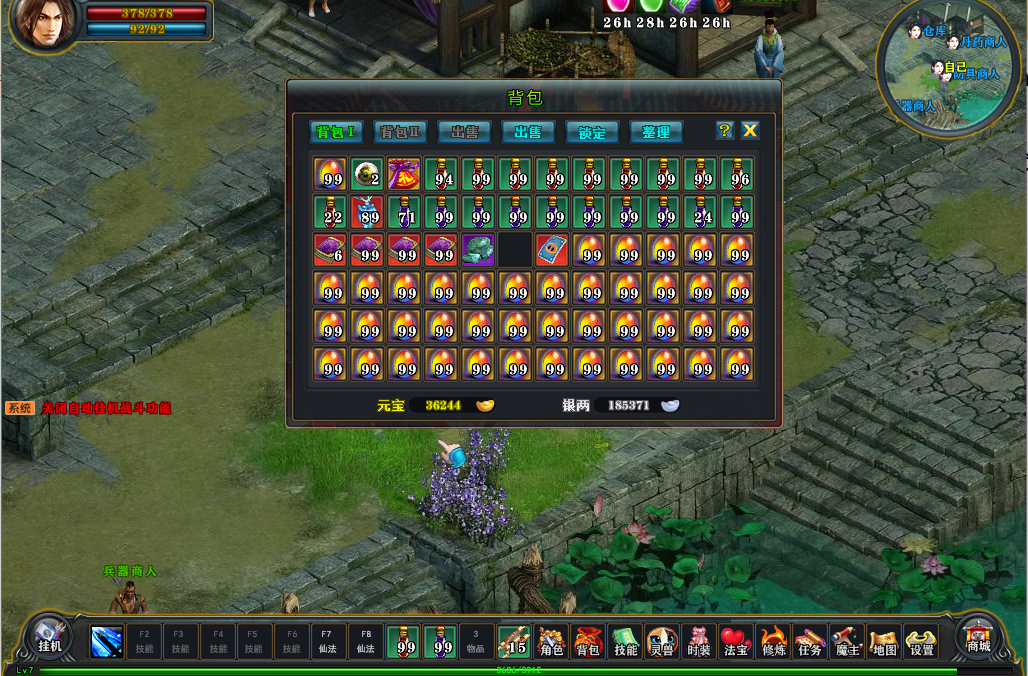Show the 灵兽 spirit beast panel
Screen dimensions: 1028x676
(x=662, y=641)
